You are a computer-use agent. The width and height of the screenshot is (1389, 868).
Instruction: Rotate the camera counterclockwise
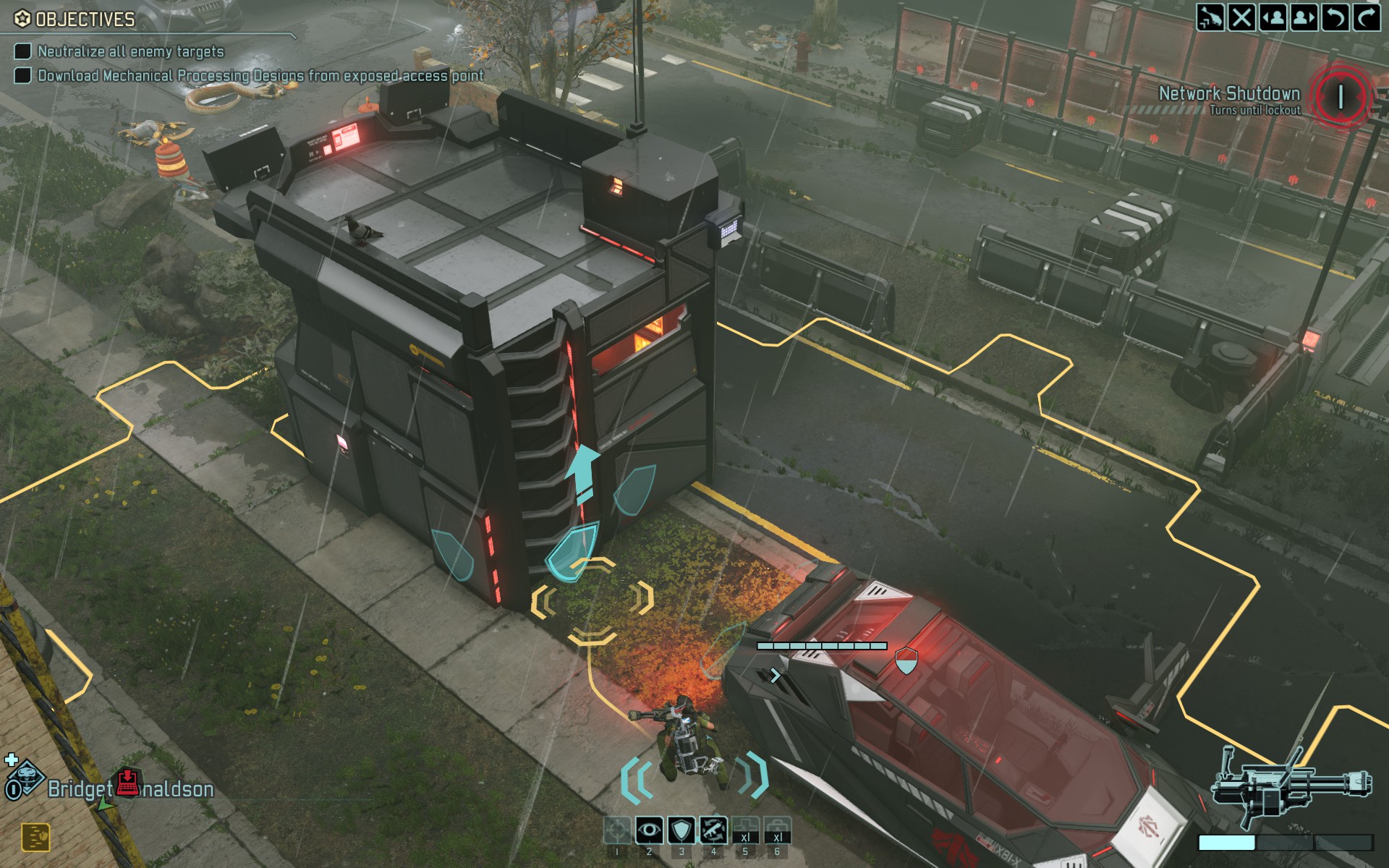pos(1336,18)
